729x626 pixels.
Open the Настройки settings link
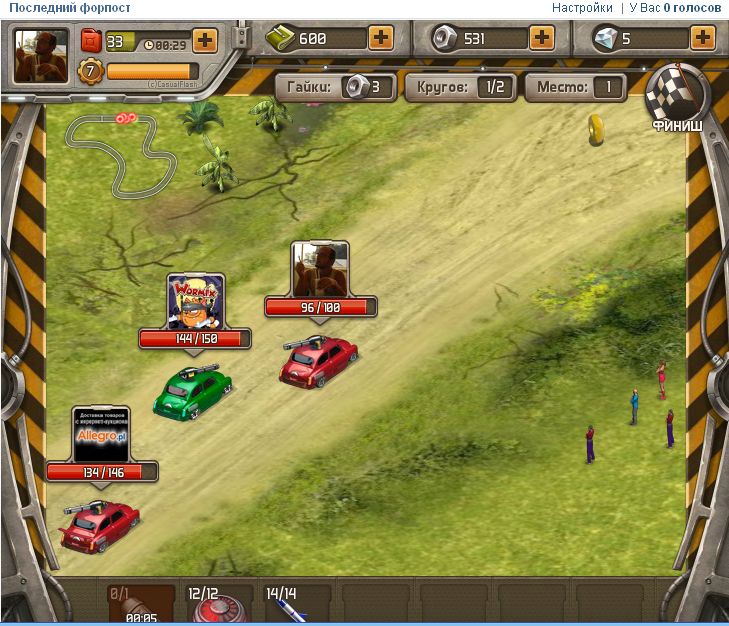pos(582,8)
